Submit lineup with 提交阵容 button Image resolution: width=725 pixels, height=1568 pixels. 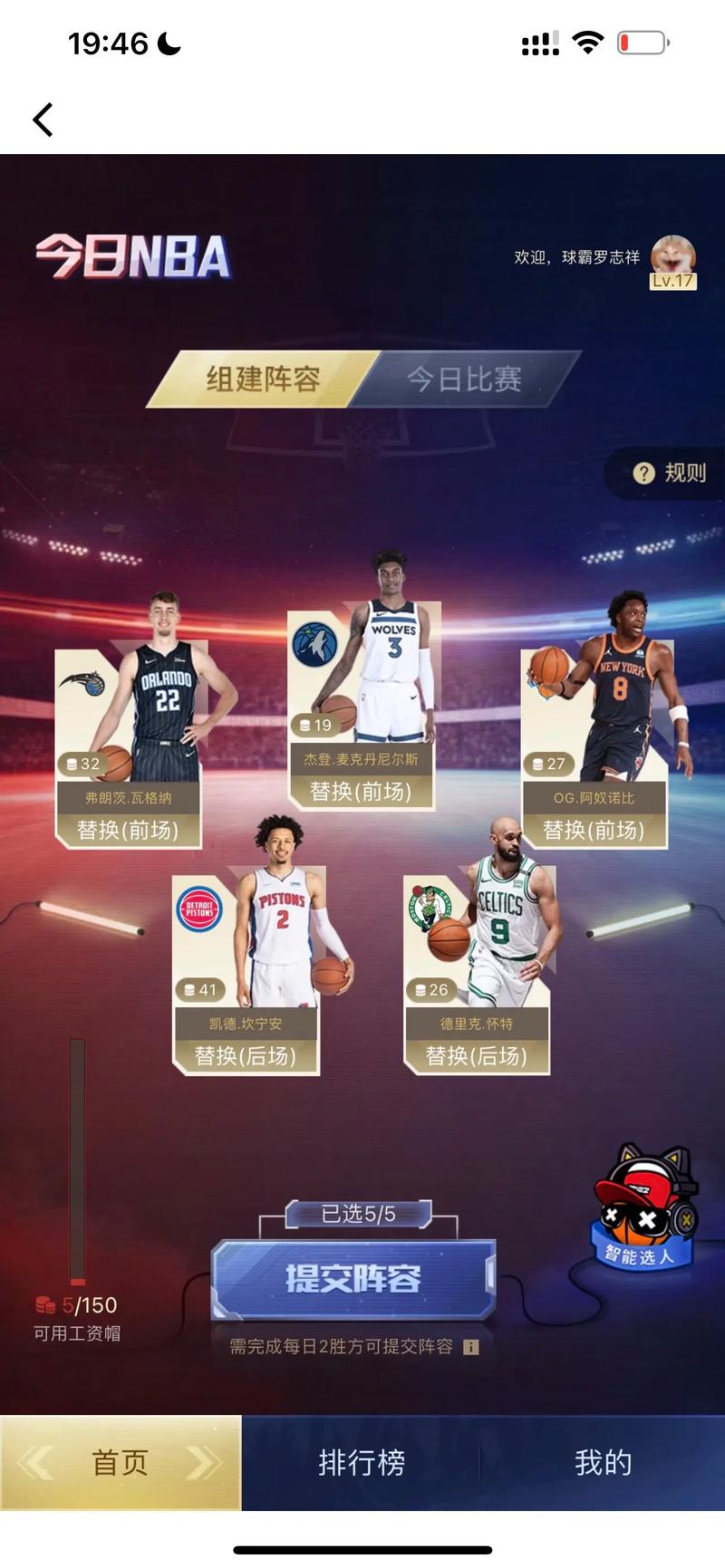tap(353, 1278)
